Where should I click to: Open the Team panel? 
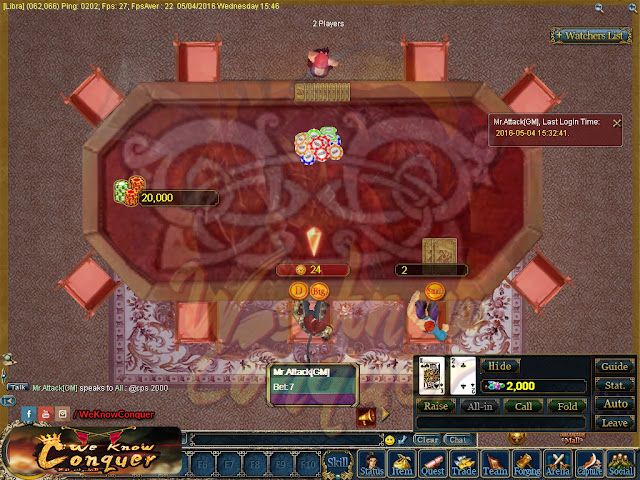coord(495,465)
